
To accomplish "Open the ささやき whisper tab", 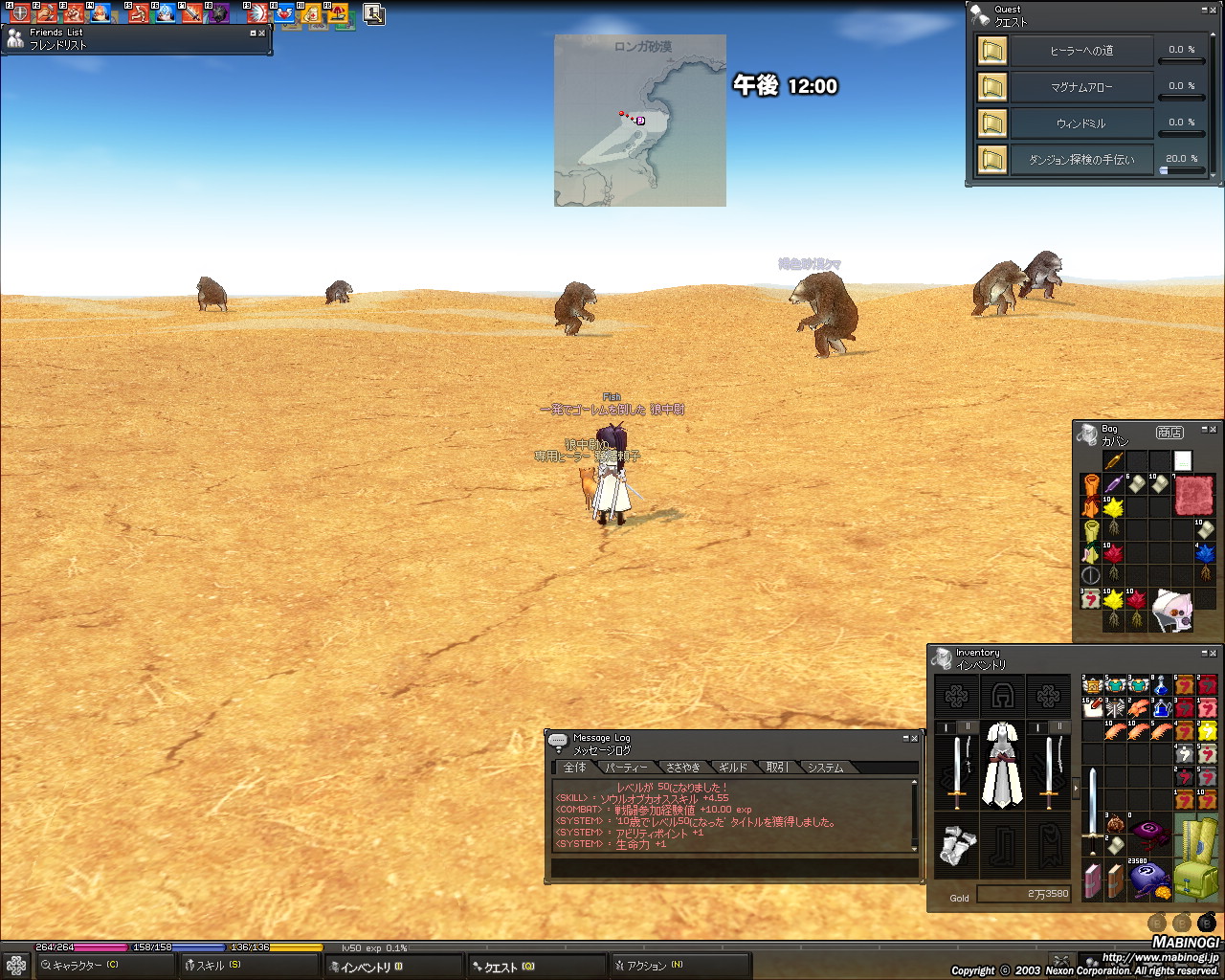I will (682, 768).
